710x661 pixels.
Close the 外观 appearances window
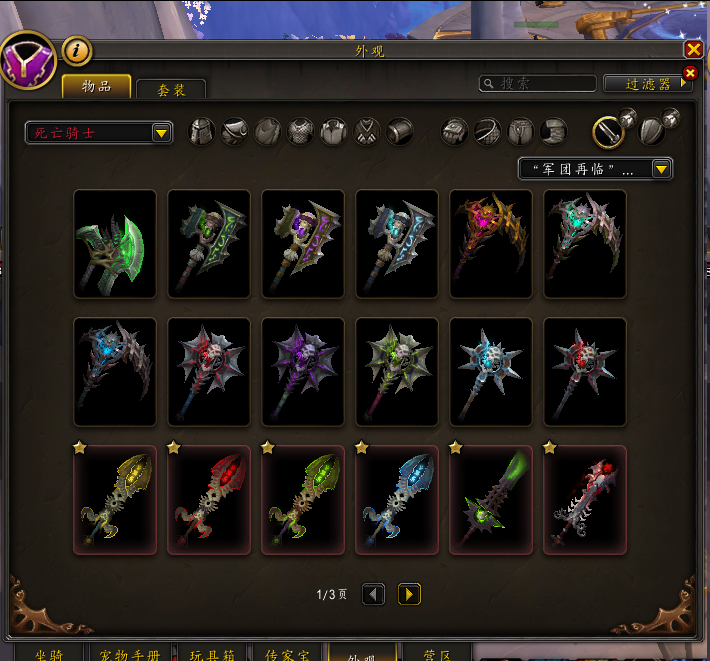[x=693, y=49]
